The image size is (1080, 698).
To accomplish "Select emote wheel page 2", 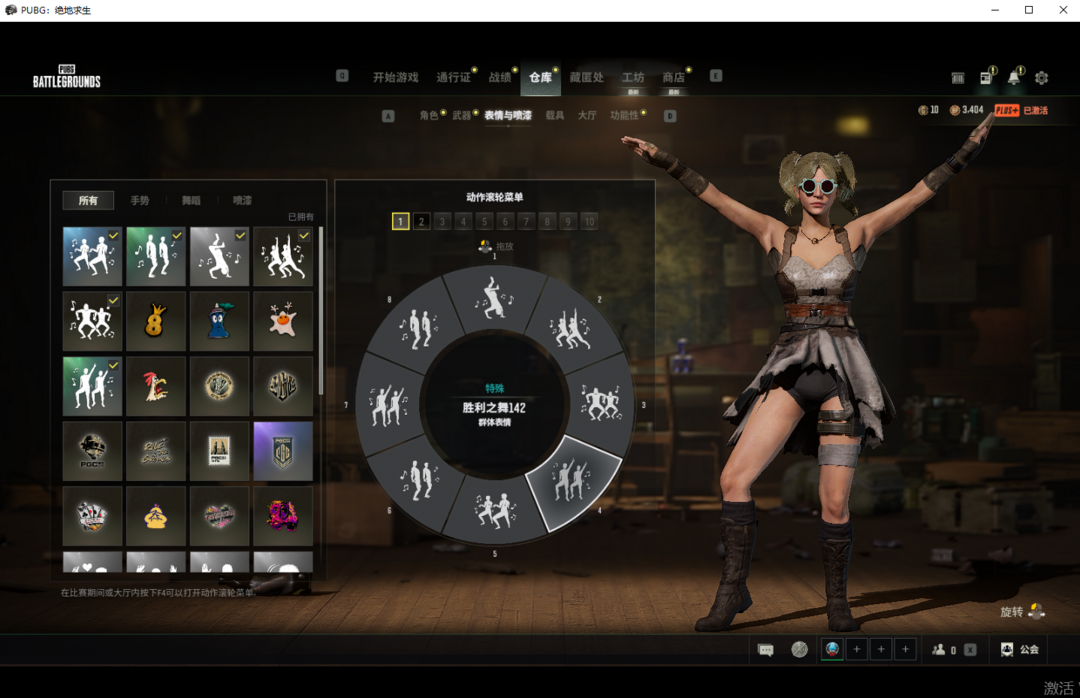I will pos(422,222).
